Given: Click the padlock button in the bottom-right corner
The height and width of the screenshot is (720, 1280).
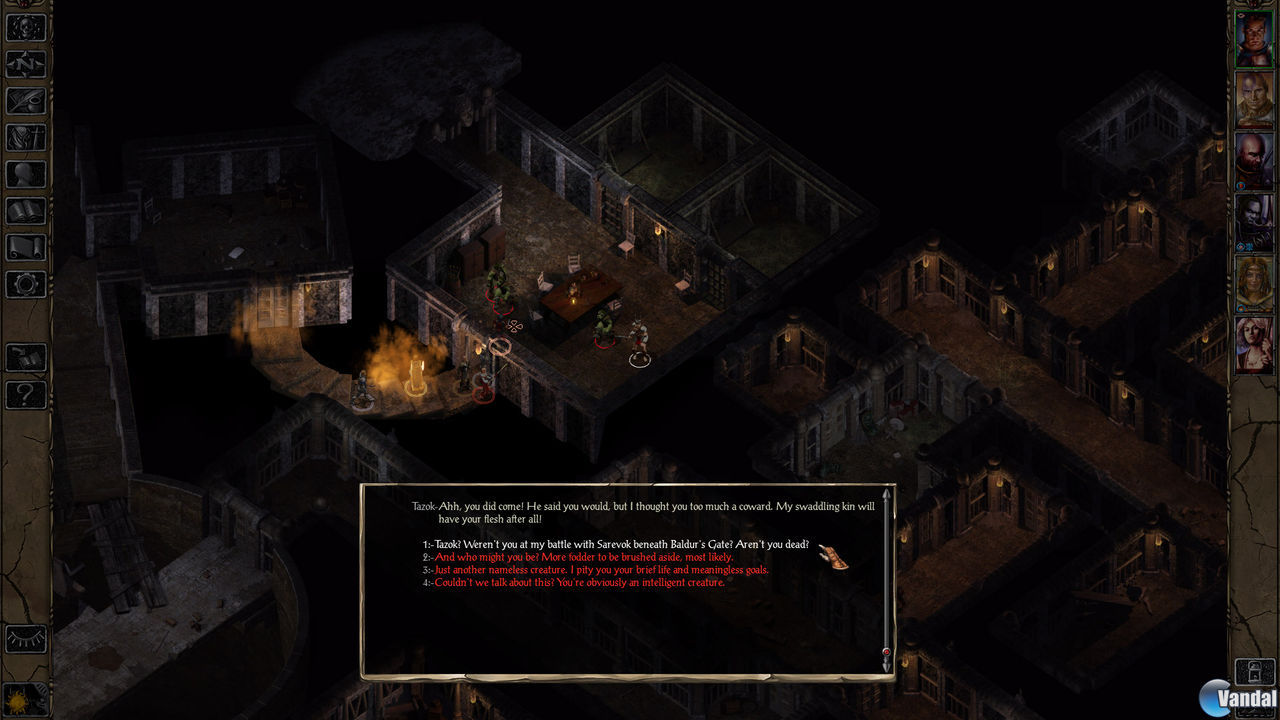Looking at the screenshot, I should (1254, 671).
